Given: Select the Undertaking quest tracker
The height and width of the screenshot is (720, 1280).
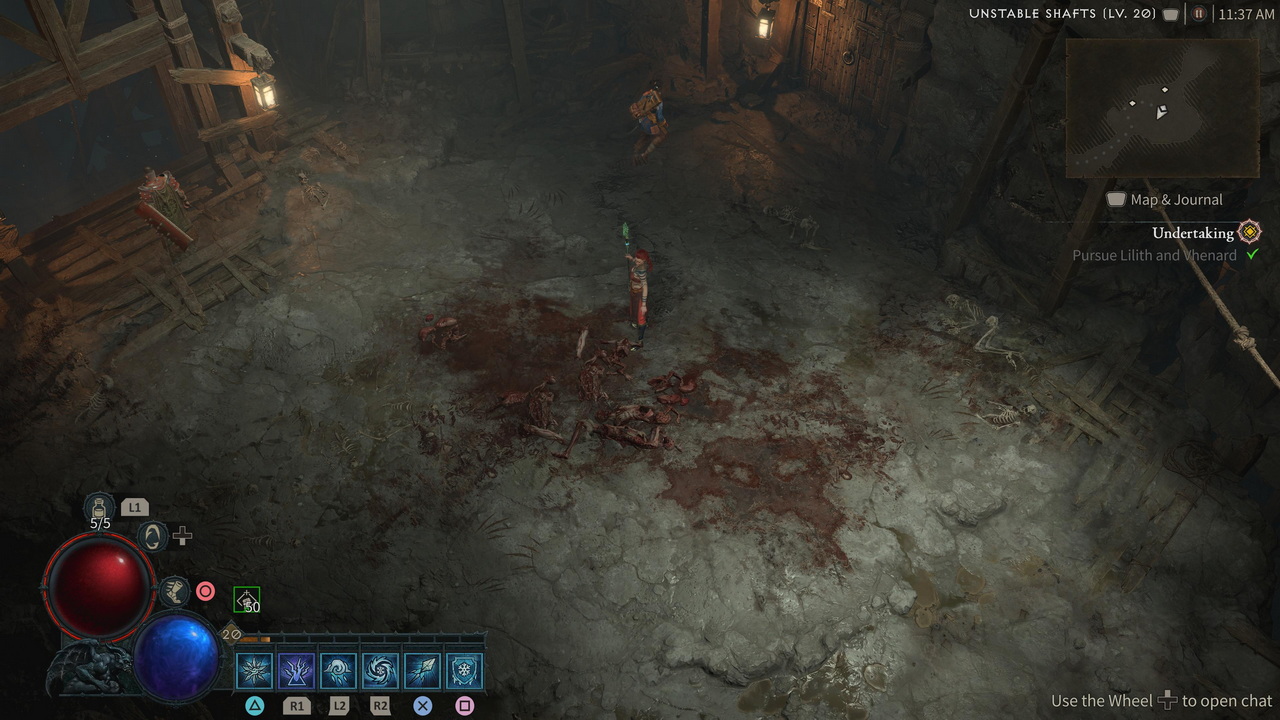Looking at the screenshot, I should pos(1192,233).
